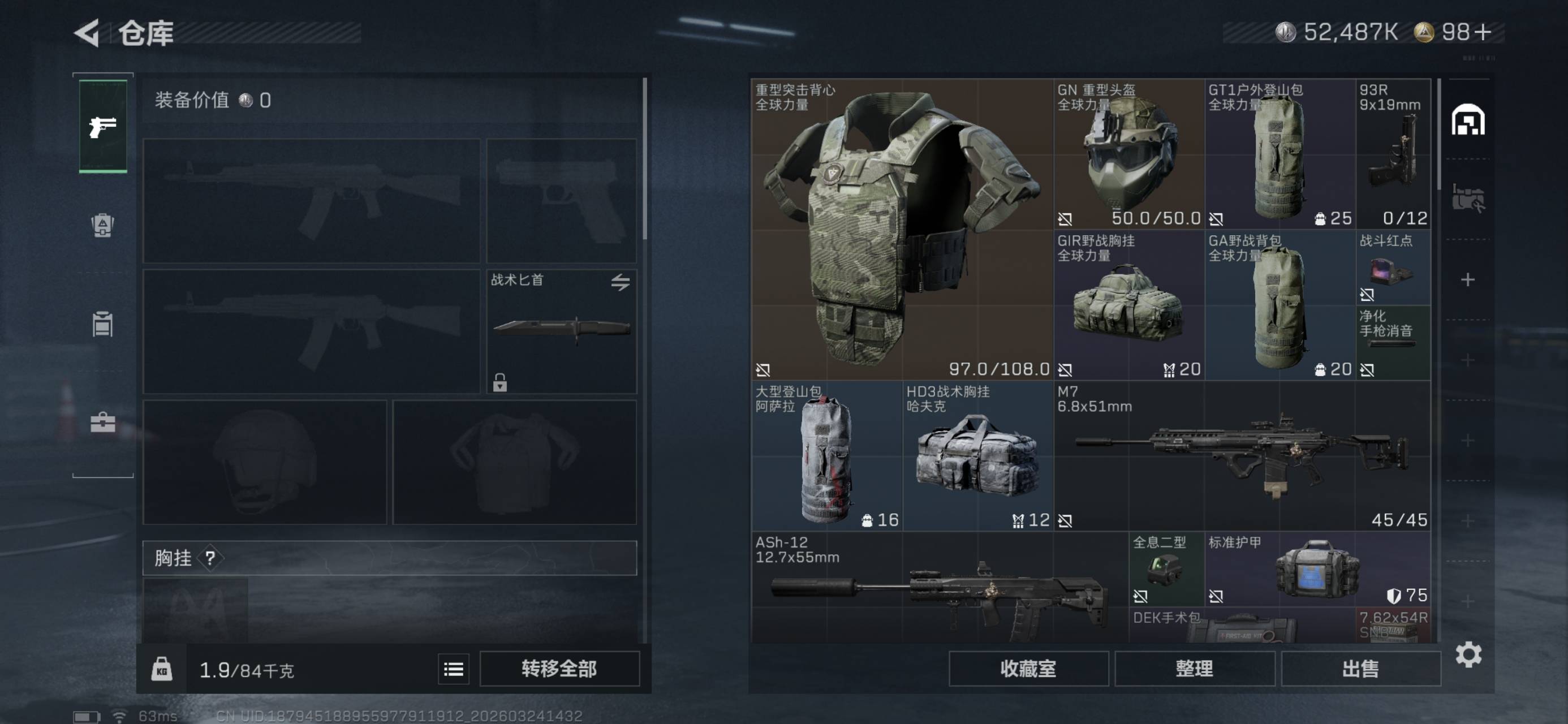This screenshot has width=1568, height=724.
Task: Select the M7 6.8x51mm rifle
Action: pyautogui.click(x=1242, y=455)
